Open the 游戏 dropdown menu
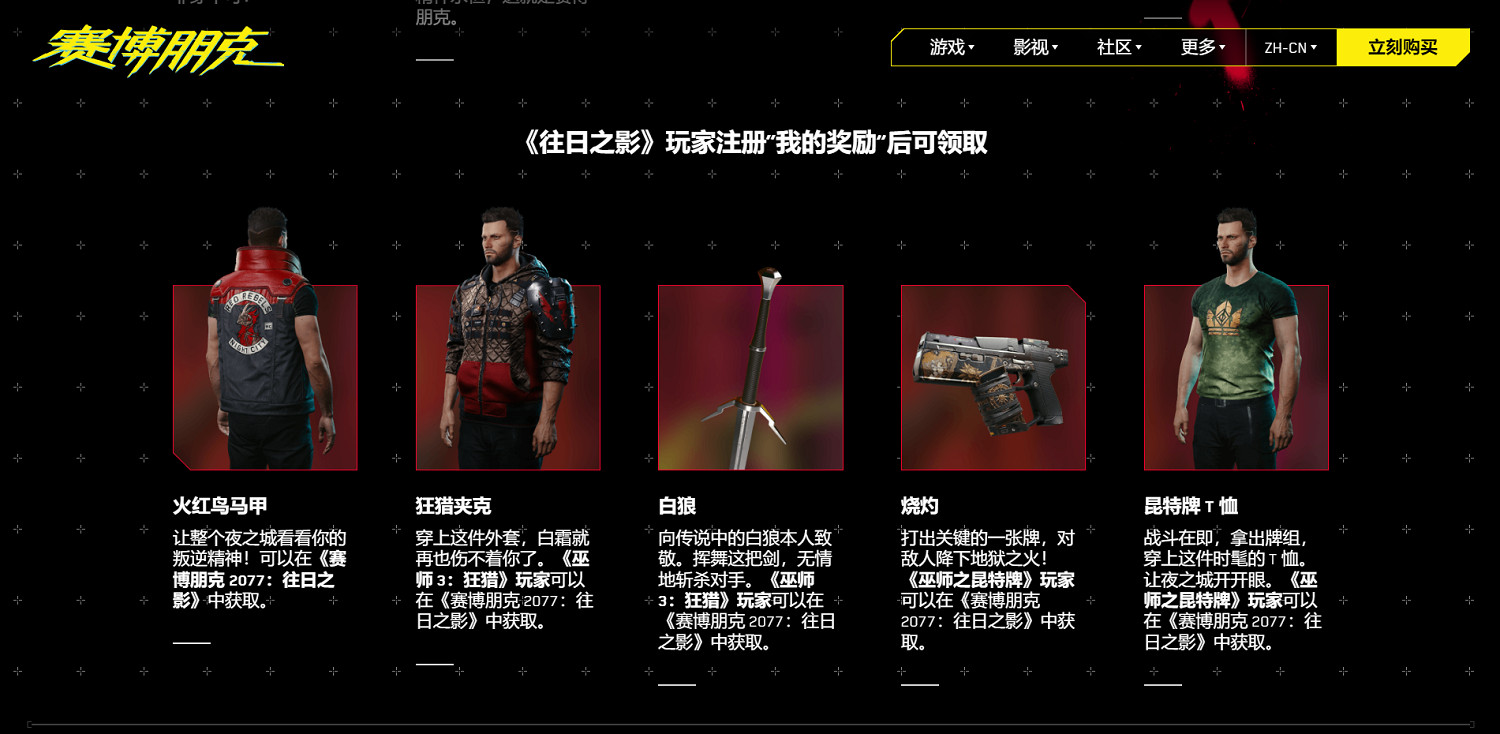The width and height of the screenshot is (1500, 734). [x=948, y=46]
